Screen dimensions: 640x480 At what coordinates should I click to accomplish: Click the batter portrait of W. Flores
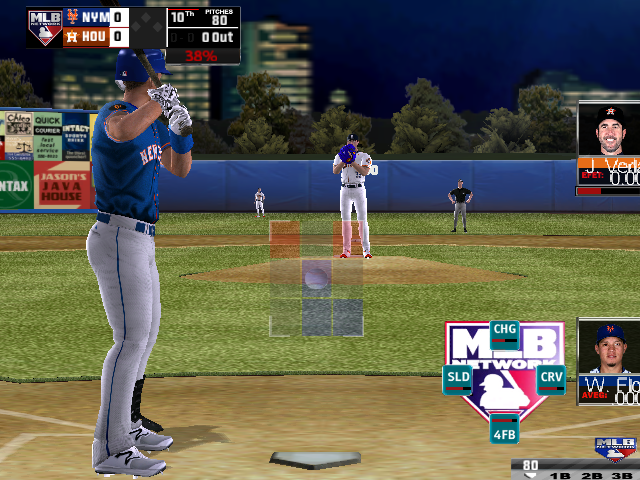610,348
